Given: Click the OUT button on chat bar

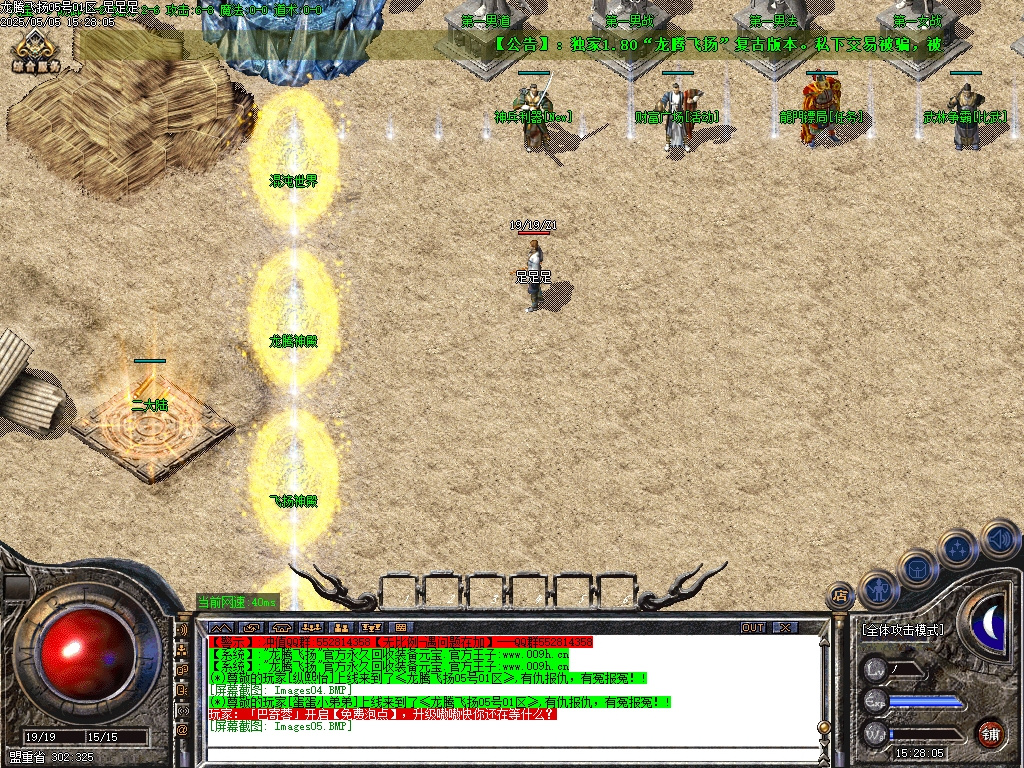Looking at the screenshot, I should click(753, 627).
